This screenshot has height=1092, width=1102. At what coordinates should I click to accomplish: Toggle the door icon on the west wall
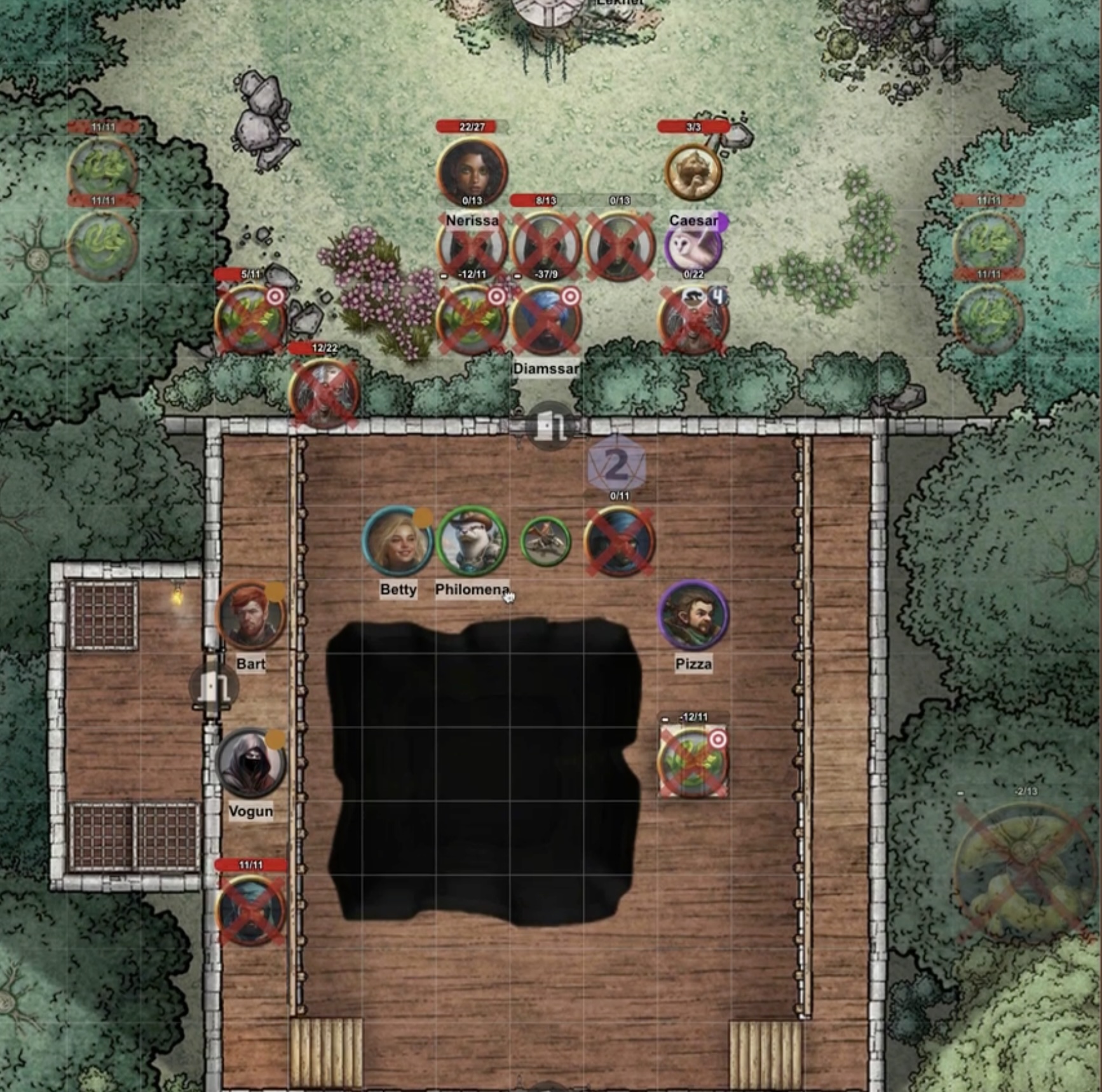click(214, 686)
